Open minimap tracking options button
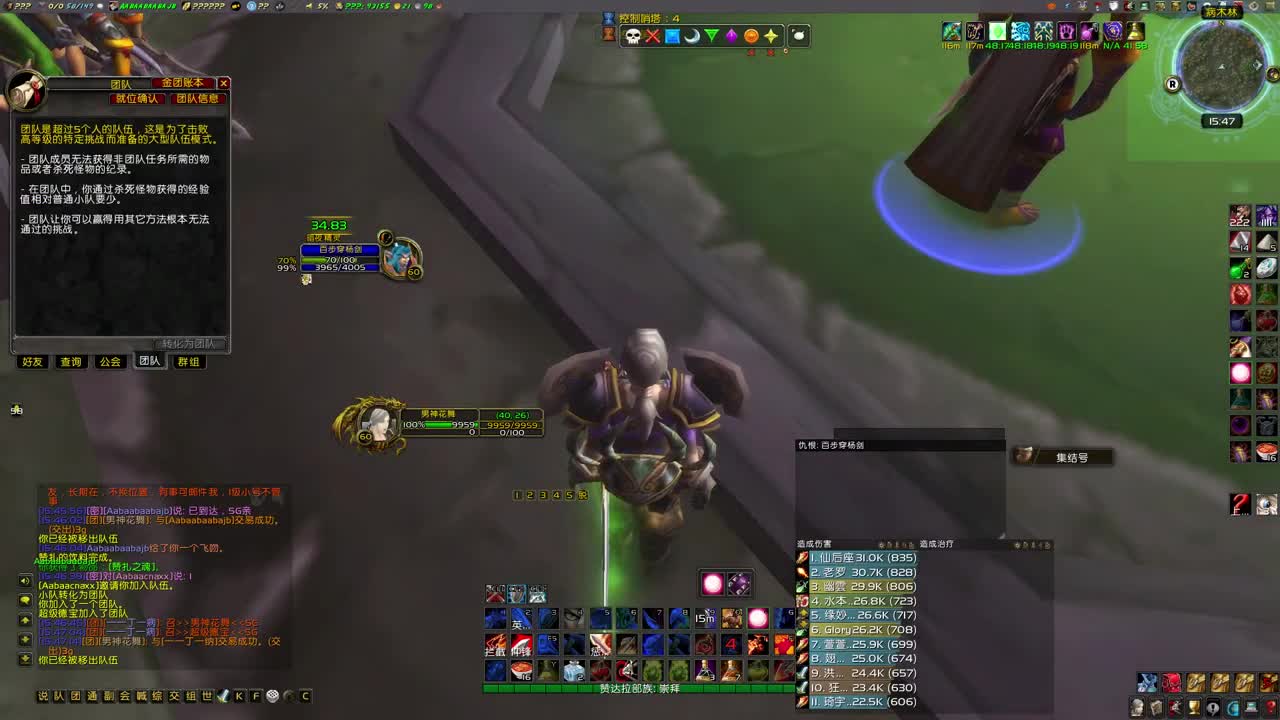This screenshot has width=1280, height=720. 1273,73
